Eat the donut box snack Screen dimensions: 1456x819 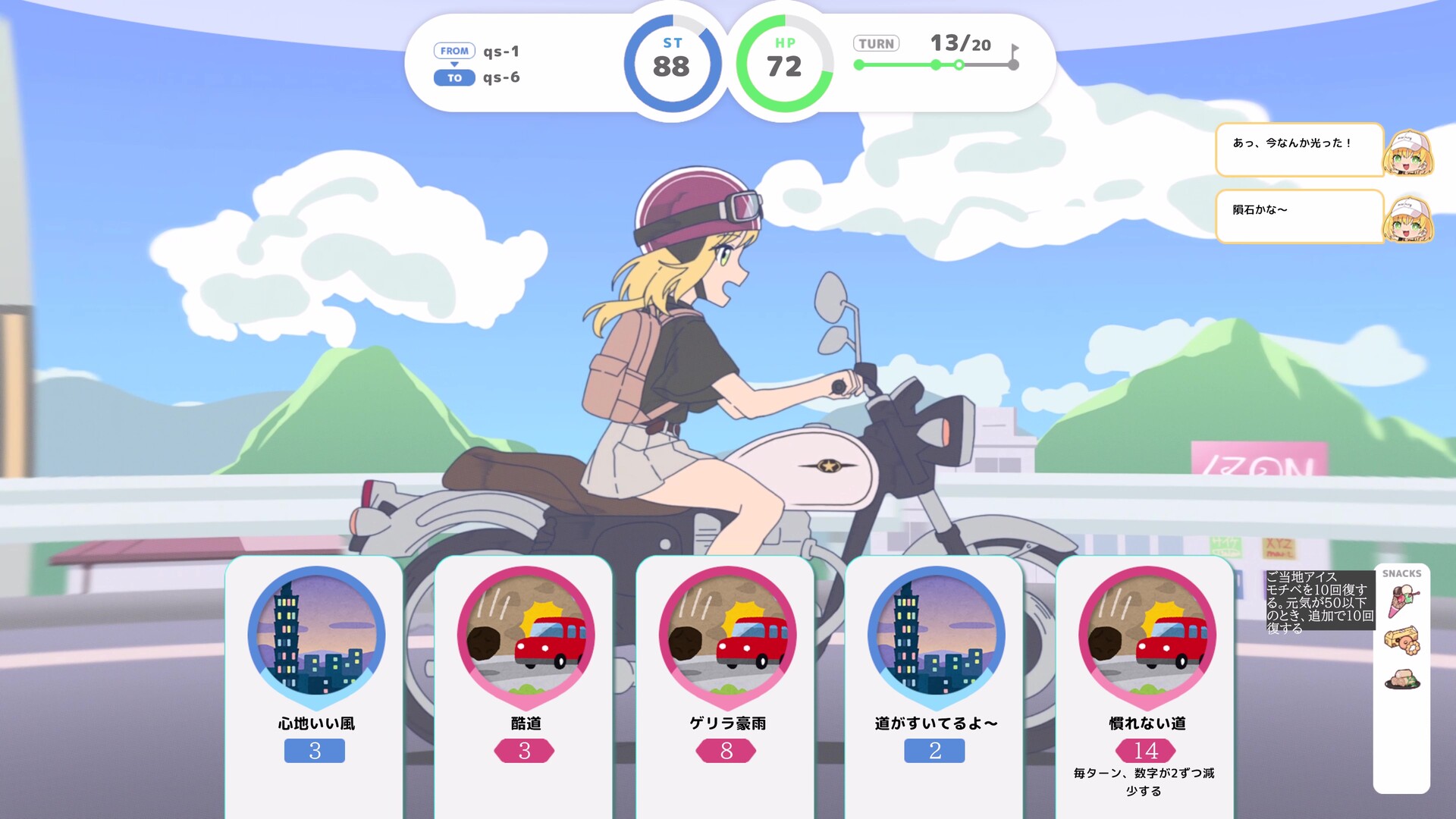[x=1402, y=641]
